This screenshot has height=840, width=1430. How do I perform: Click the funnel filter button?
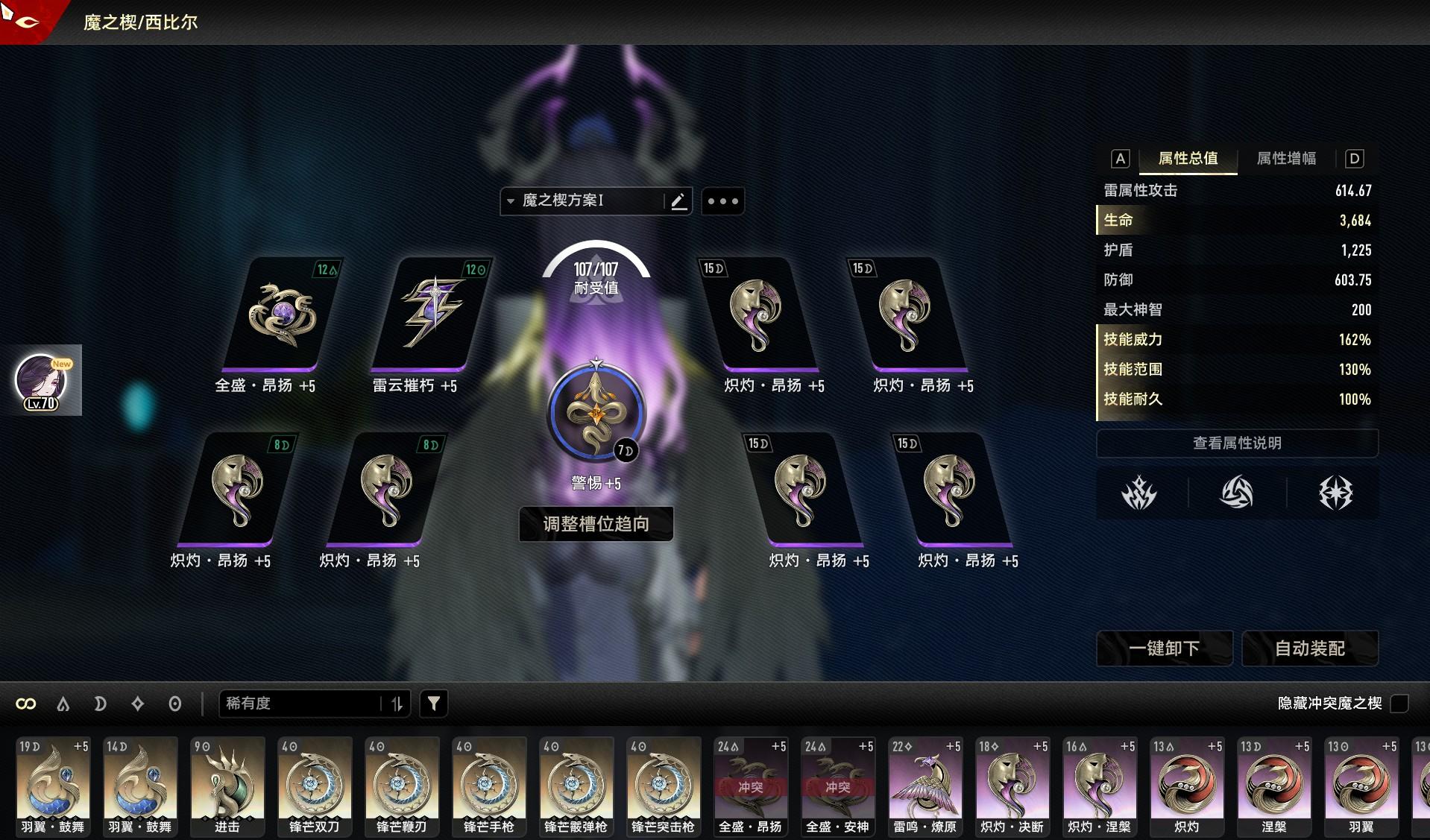click(x=434, y=704)
